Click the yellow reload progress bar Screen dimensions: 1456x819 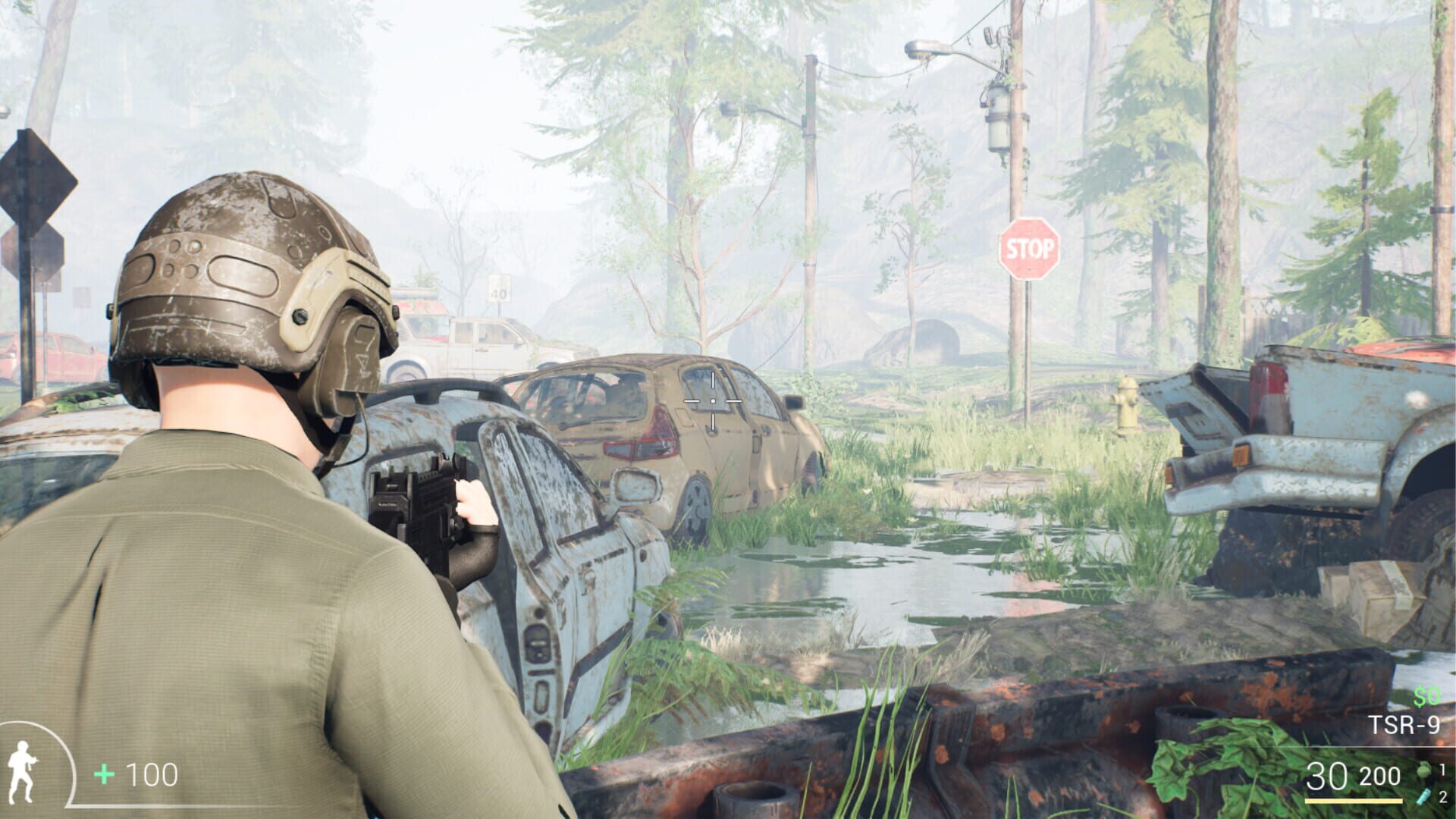1354,801
